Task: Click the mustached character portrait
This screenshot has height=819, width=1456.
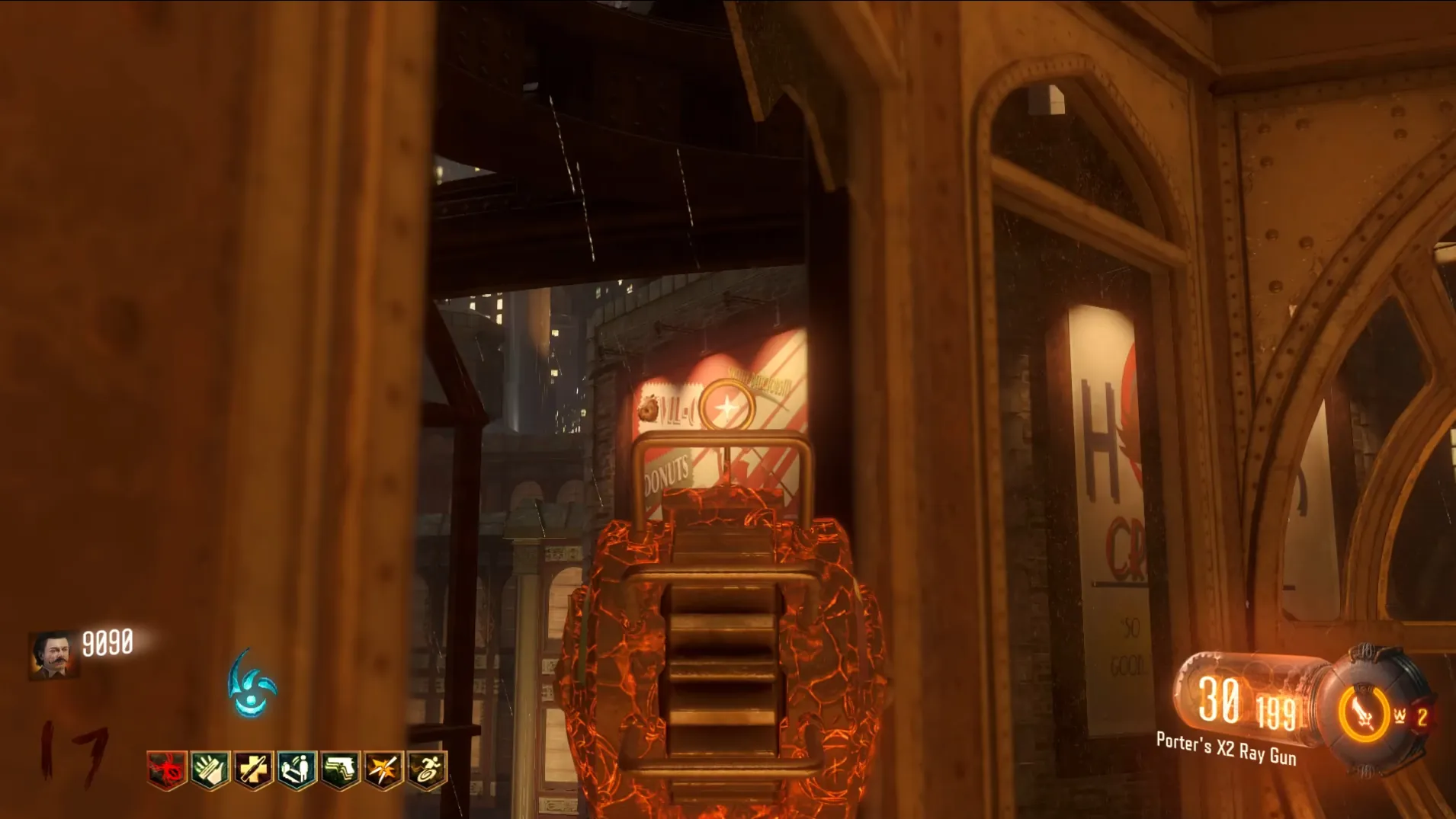Action: click(x=53, y=654)
